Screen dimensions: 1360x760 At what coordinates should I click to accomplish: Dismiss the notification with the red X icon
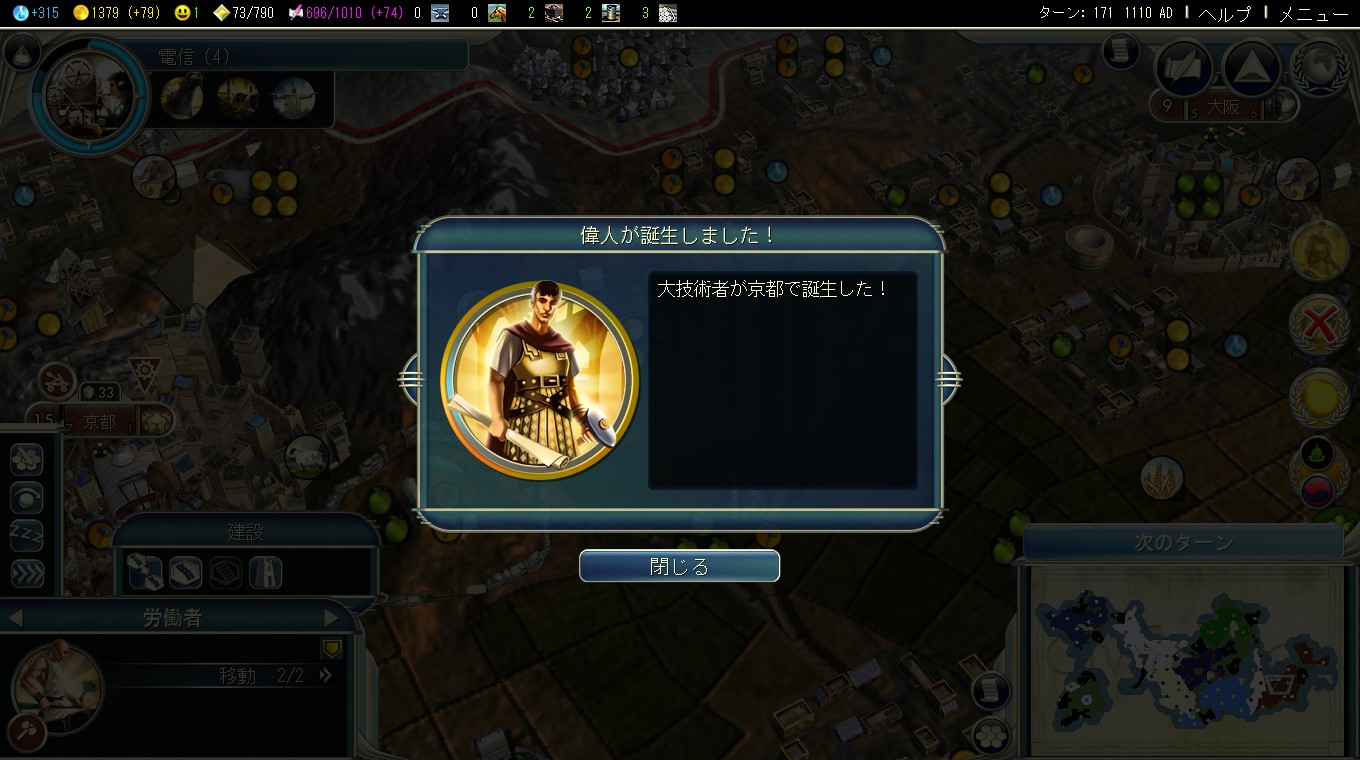(x=1320, y=325)
